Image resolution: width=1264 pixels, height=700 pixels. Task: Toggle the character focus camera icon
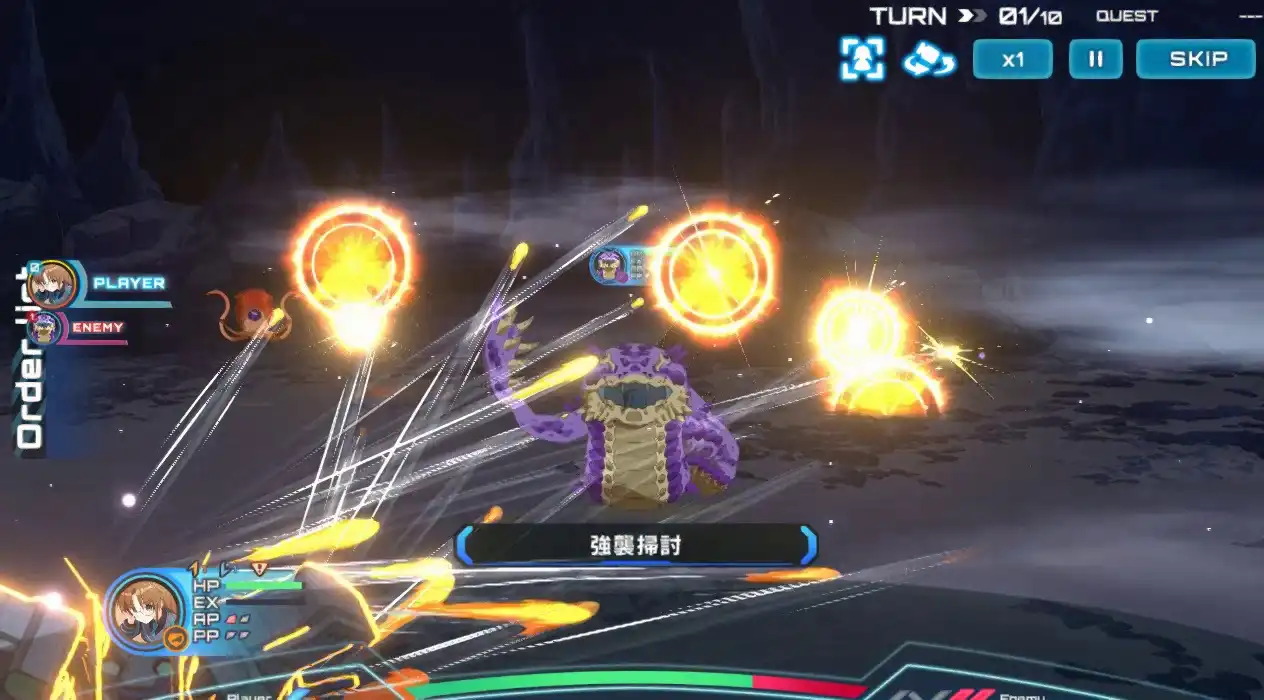click(x=861, y=60)
